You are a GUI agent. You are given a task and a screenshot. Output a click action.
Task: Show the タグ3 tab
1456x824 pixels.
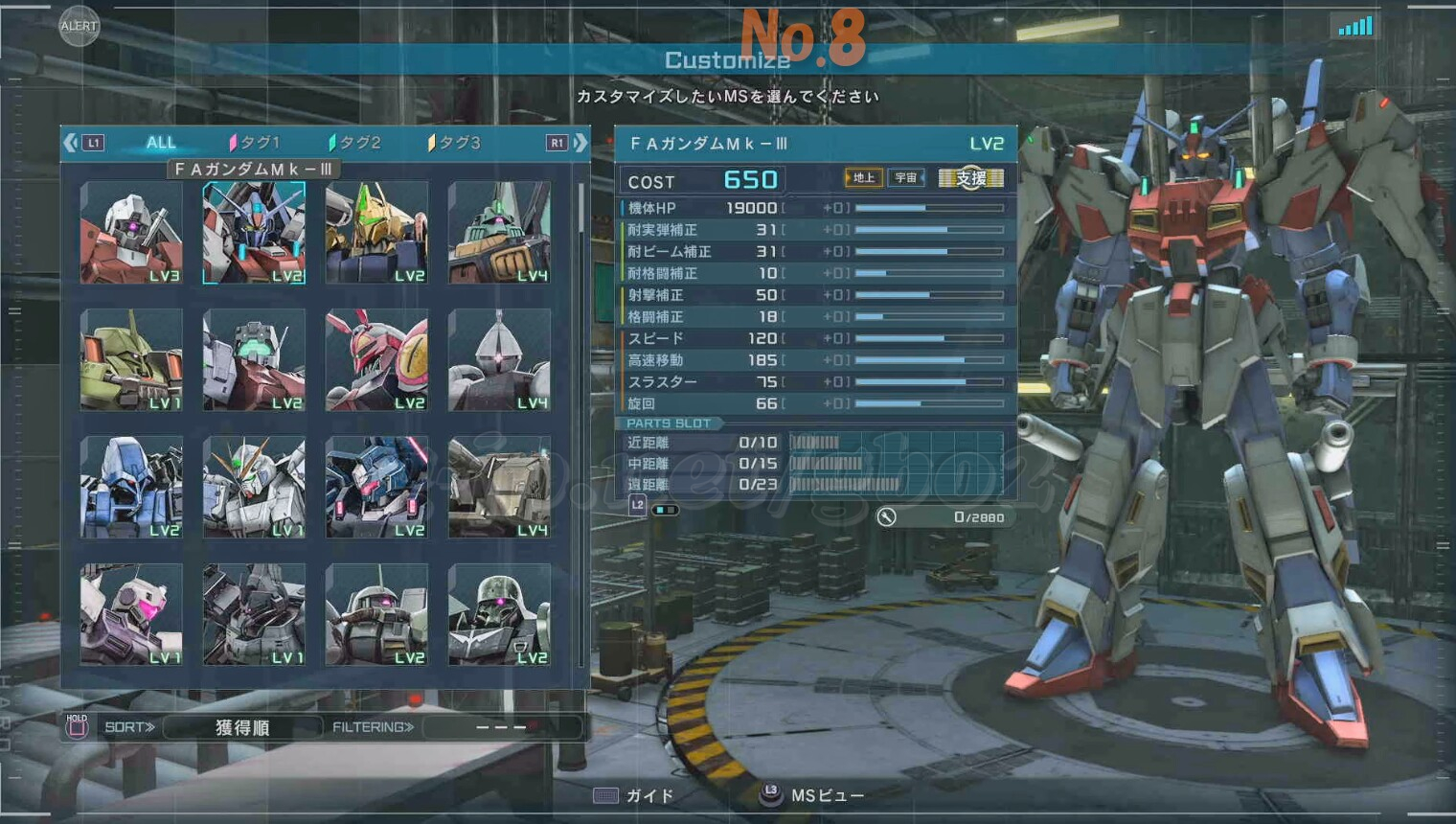coord(455,143)
